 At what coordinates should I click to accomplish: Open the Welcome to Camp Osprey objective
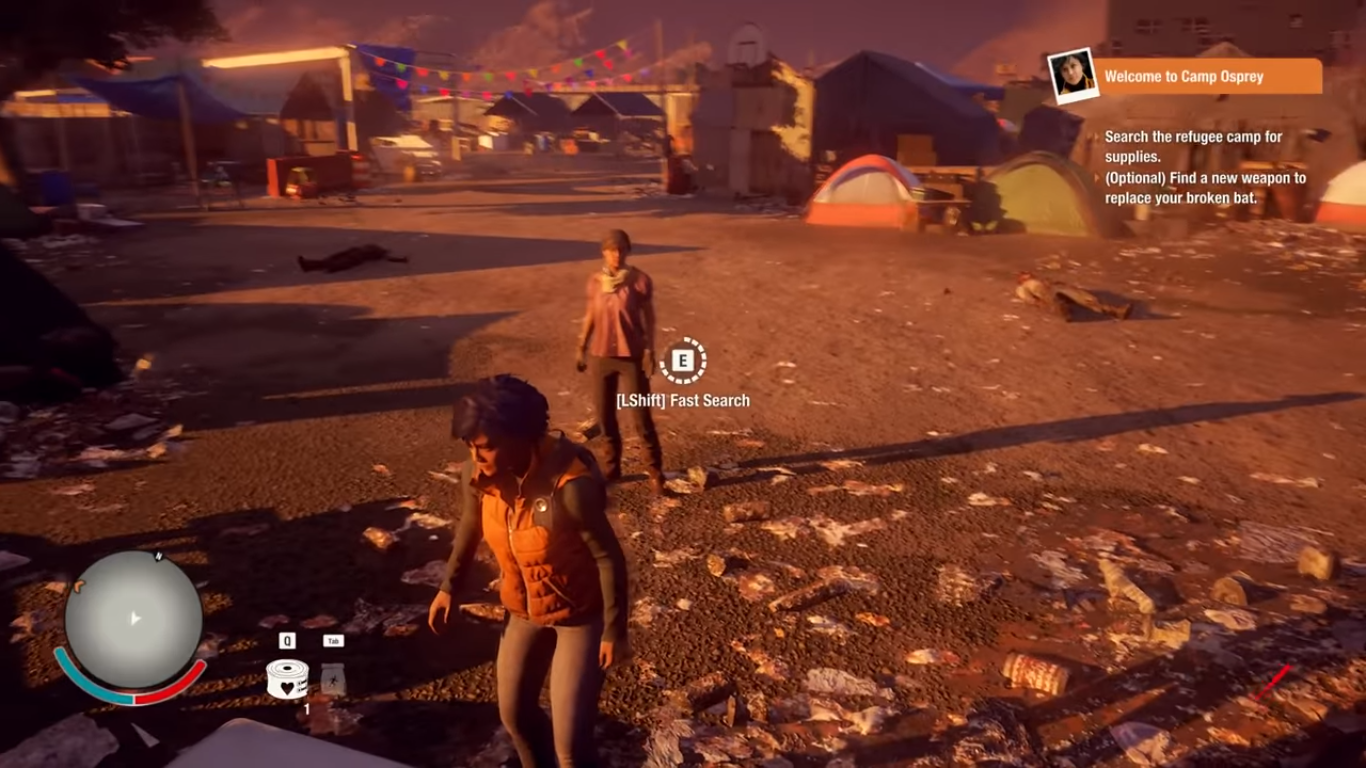[x=1210, y=77]
